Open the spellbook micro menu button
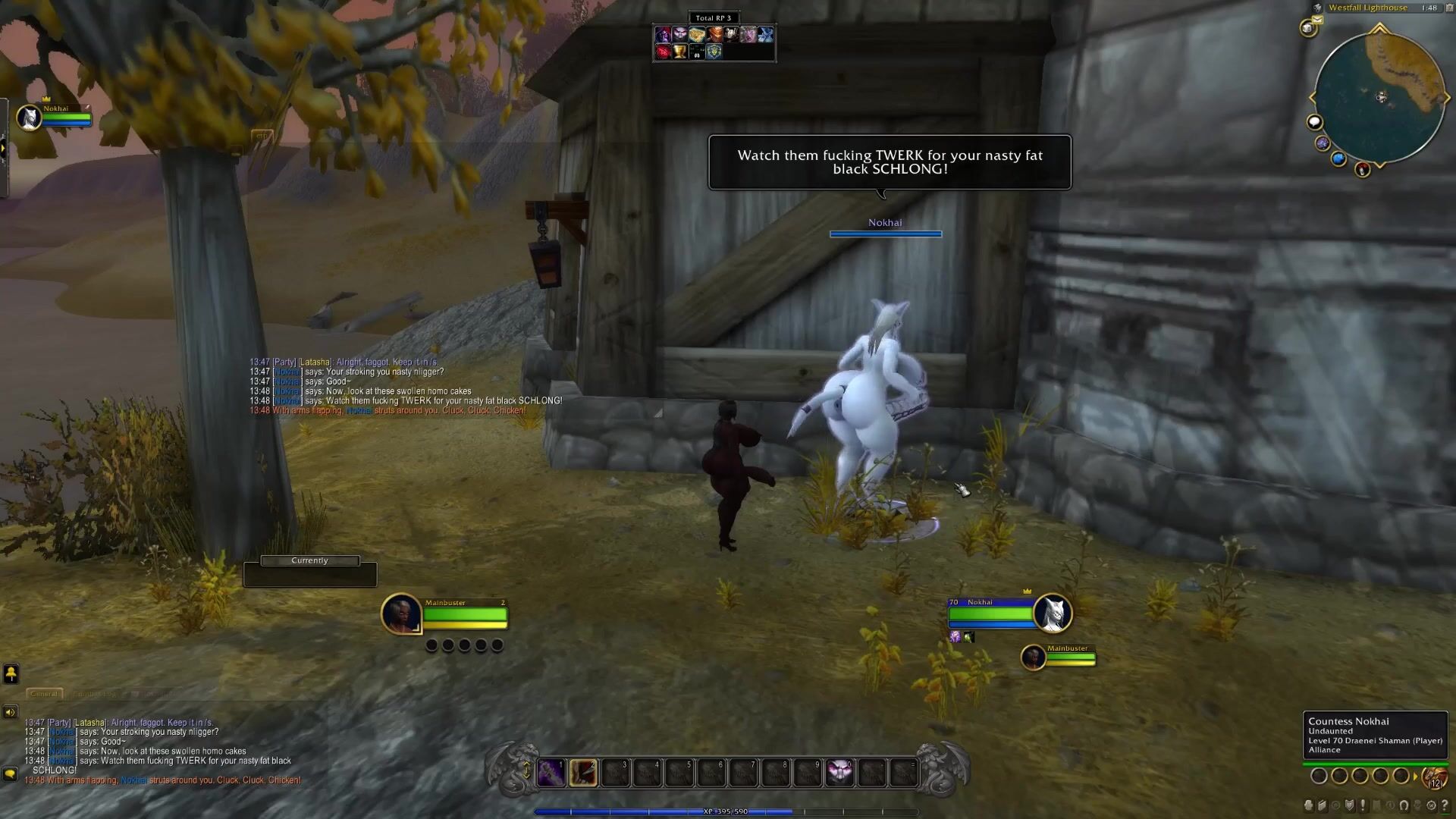This screenshot has height=819, width=1456. pos(1323,805)
